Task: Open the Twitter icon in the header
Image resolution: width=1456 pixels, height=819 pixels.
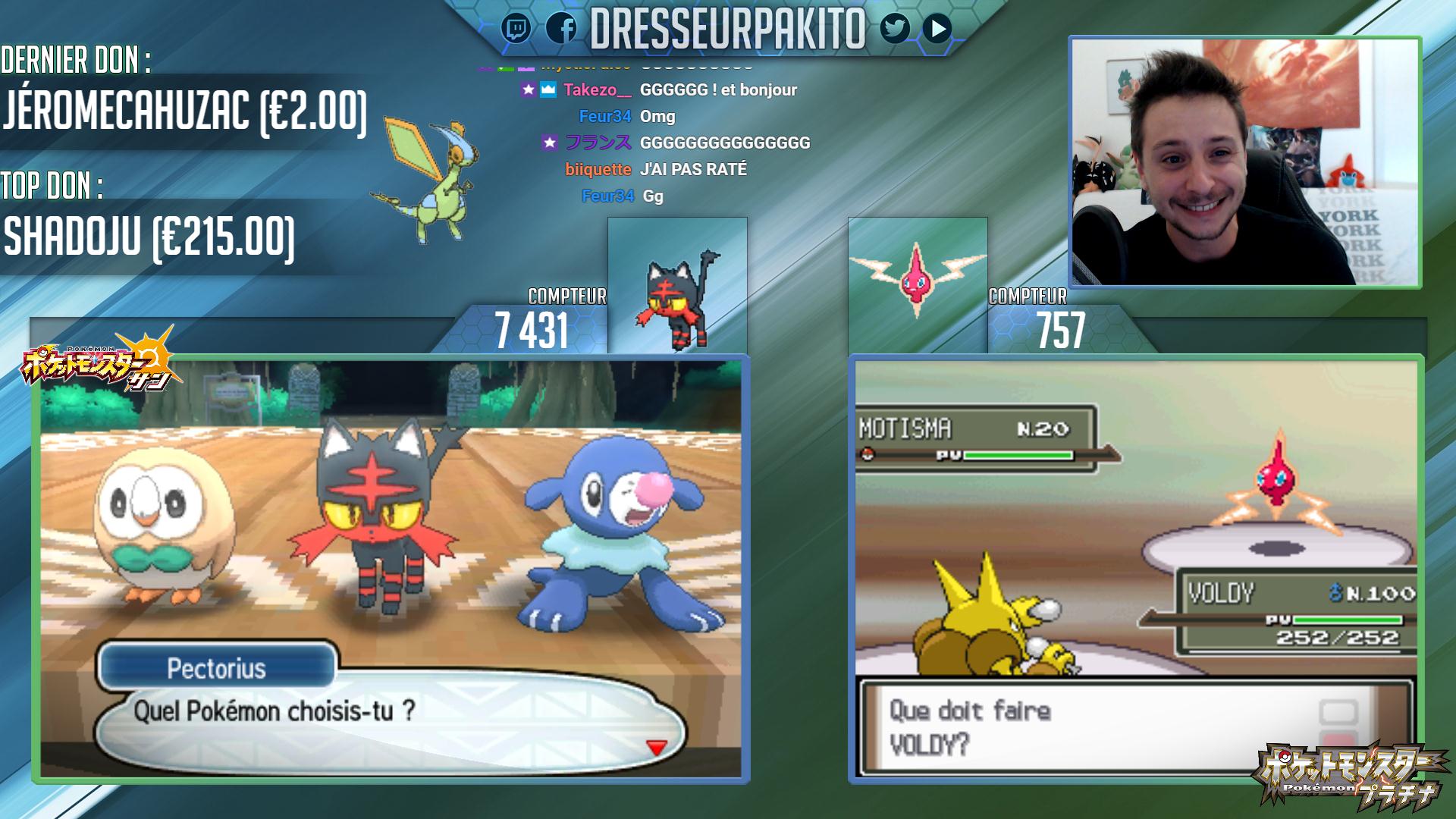Action: pyautogui.click(x=895, y=29)
